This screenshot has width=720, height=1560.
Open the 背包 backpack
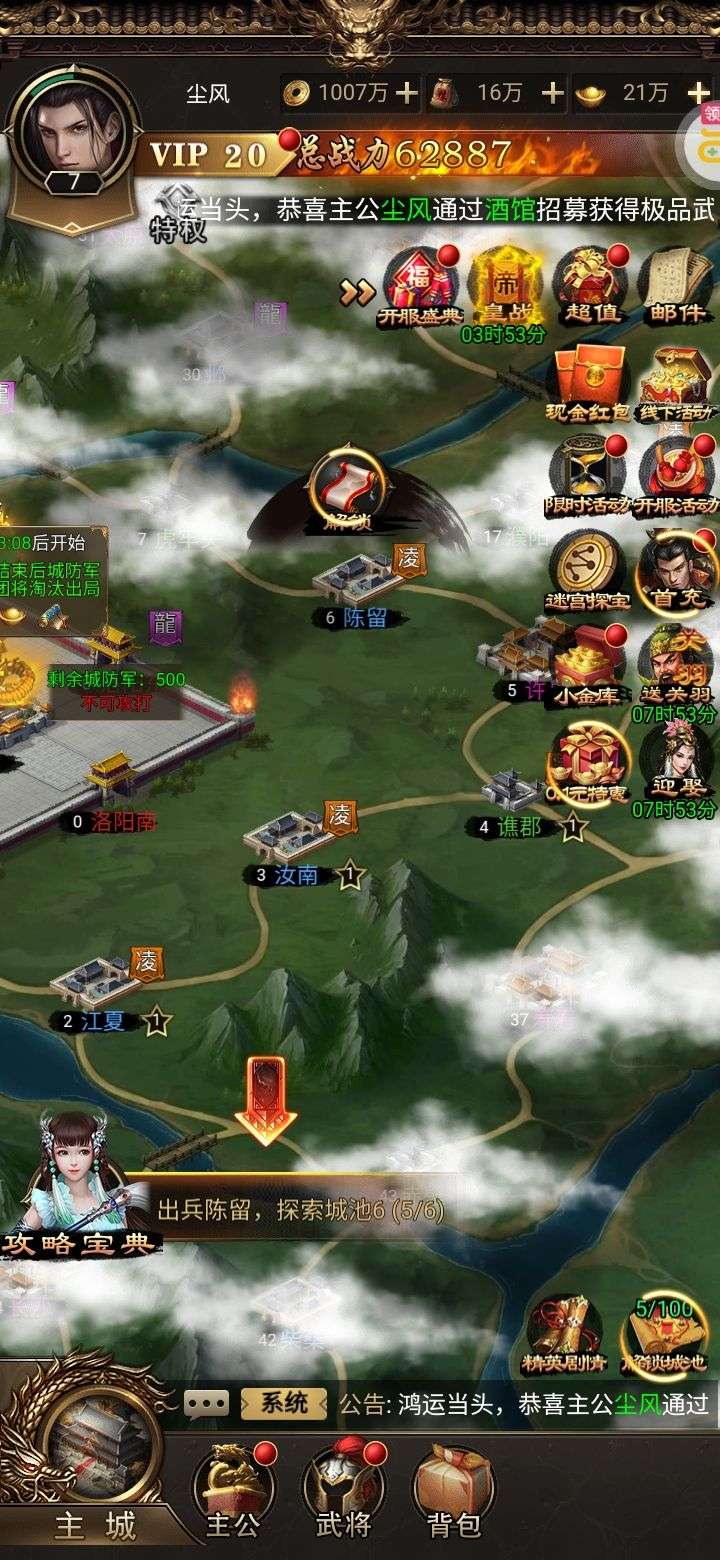(x=454, y=1489)
